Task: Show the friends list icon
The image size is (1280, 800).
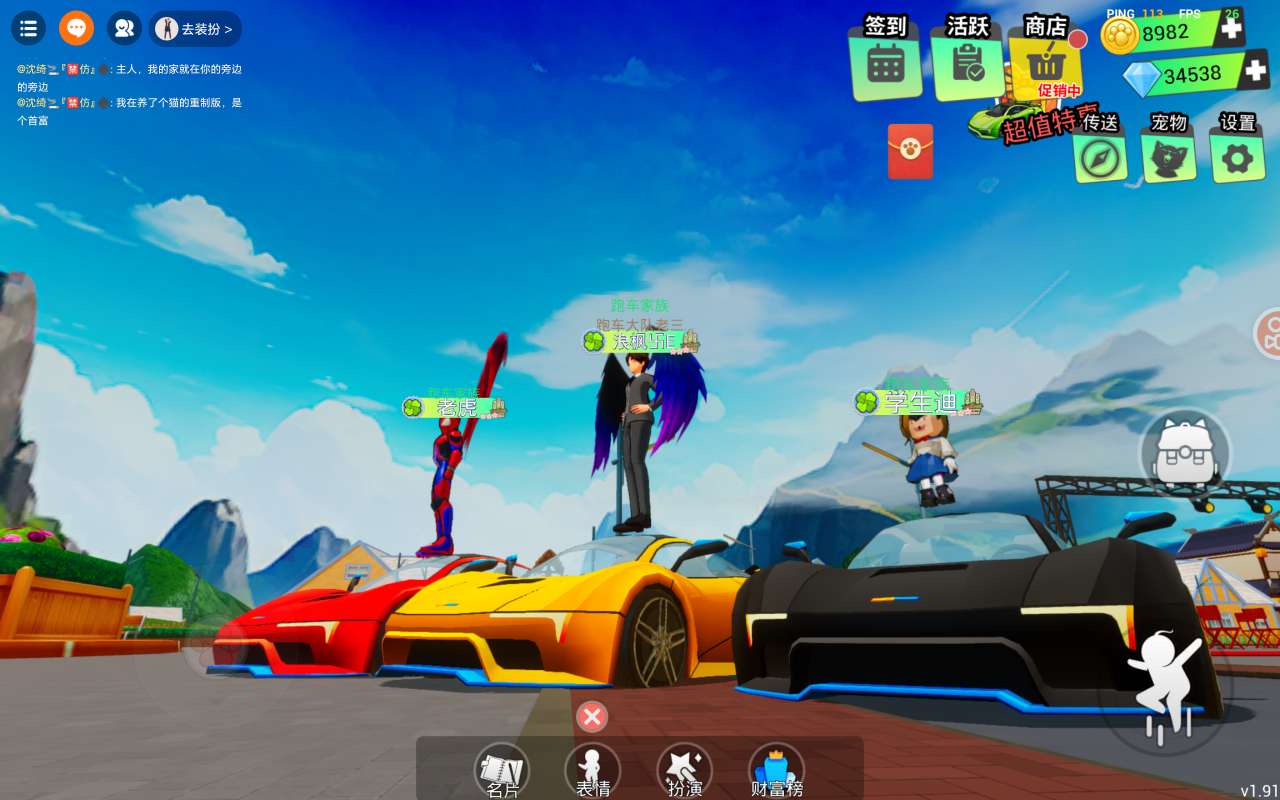Action: [124, 28]
